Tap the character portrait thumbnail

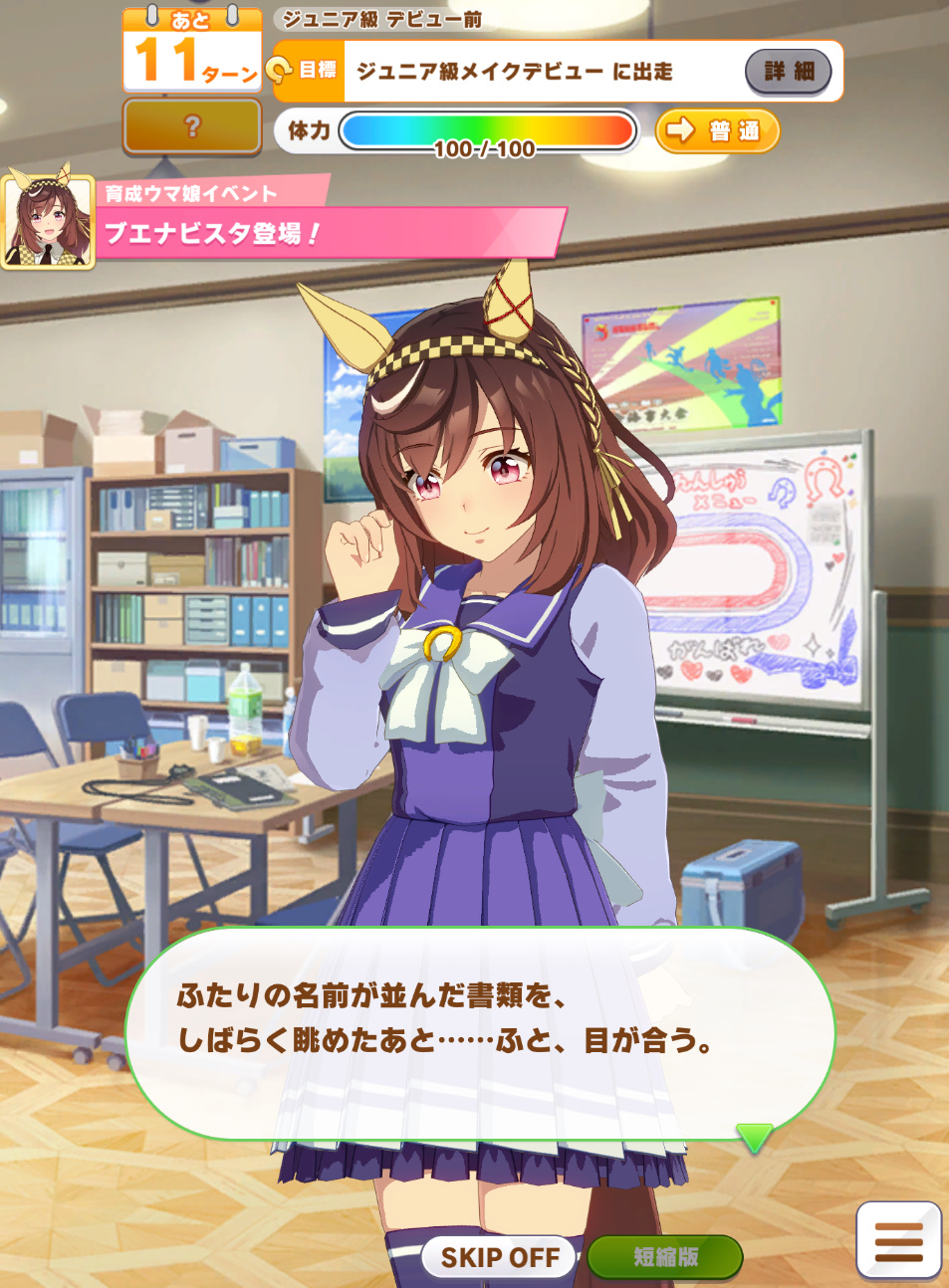[x=49, y=222]
